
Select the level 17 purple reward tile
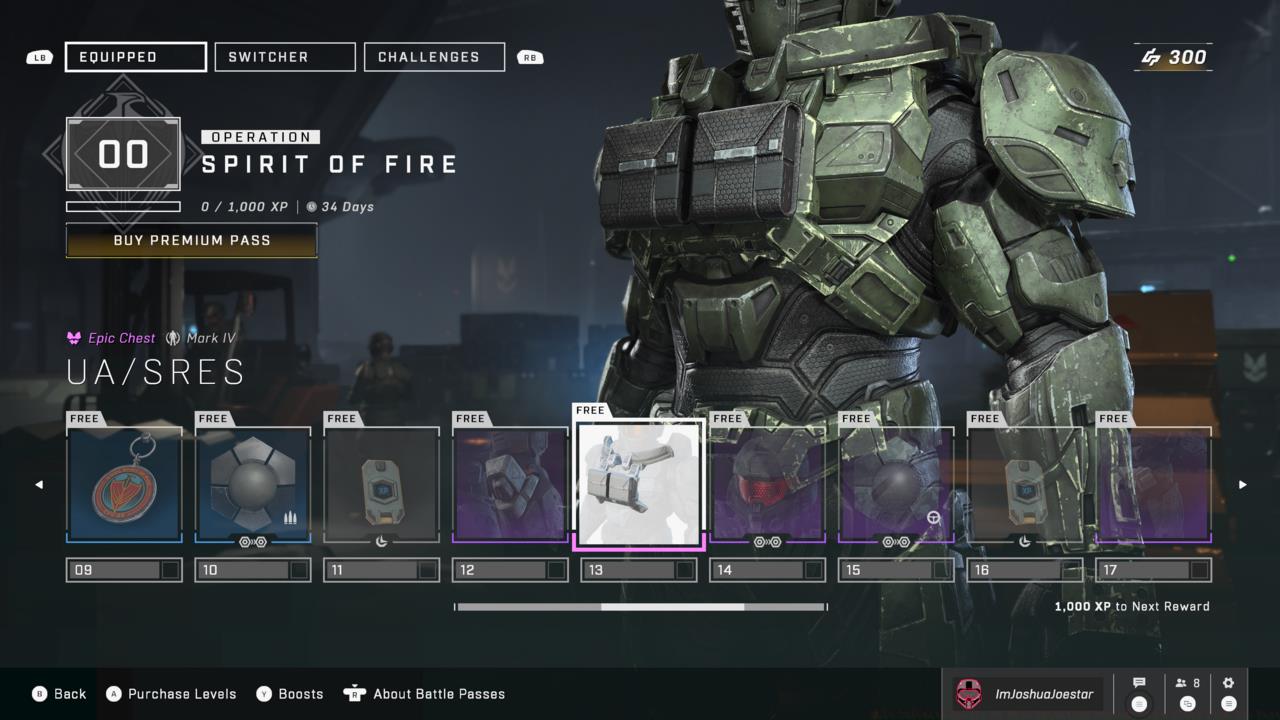point(1154,485)
